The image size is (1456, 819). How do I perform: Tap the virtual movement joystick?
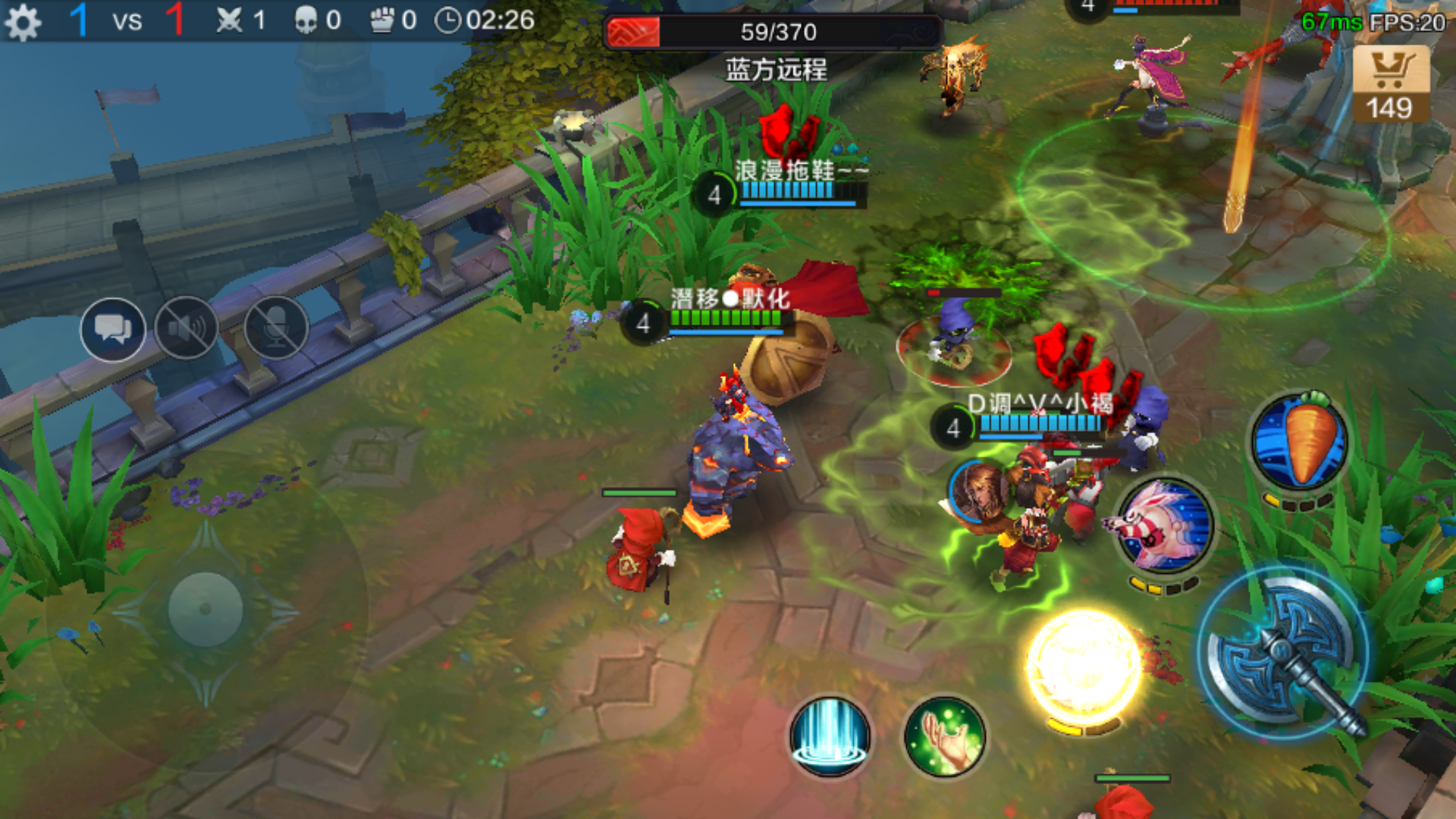[205, 609]
